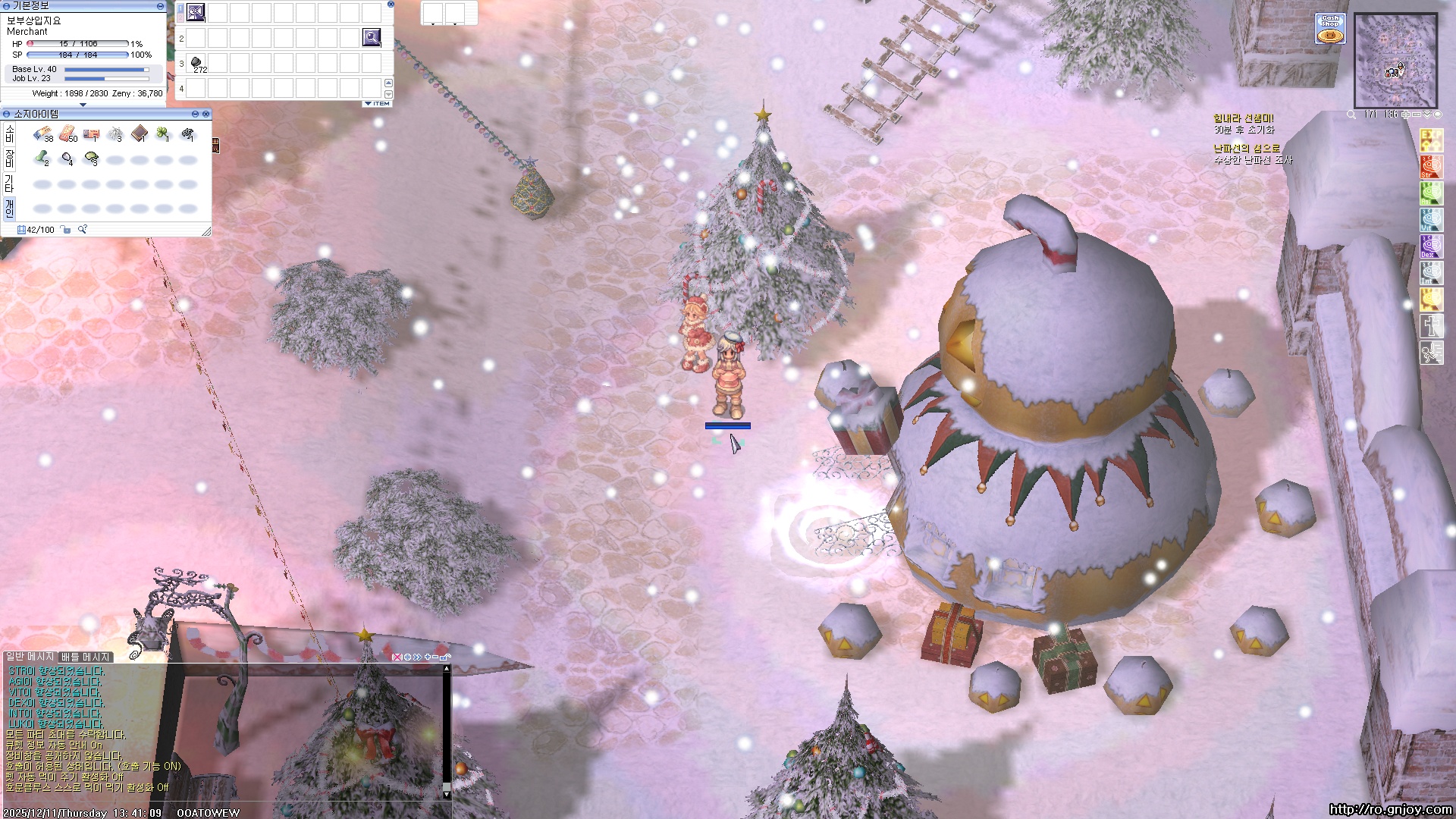Viewport: 1456px width, 819px height.
Task: Open the 기타 misc inventory tab
Action: coord(10,184)
